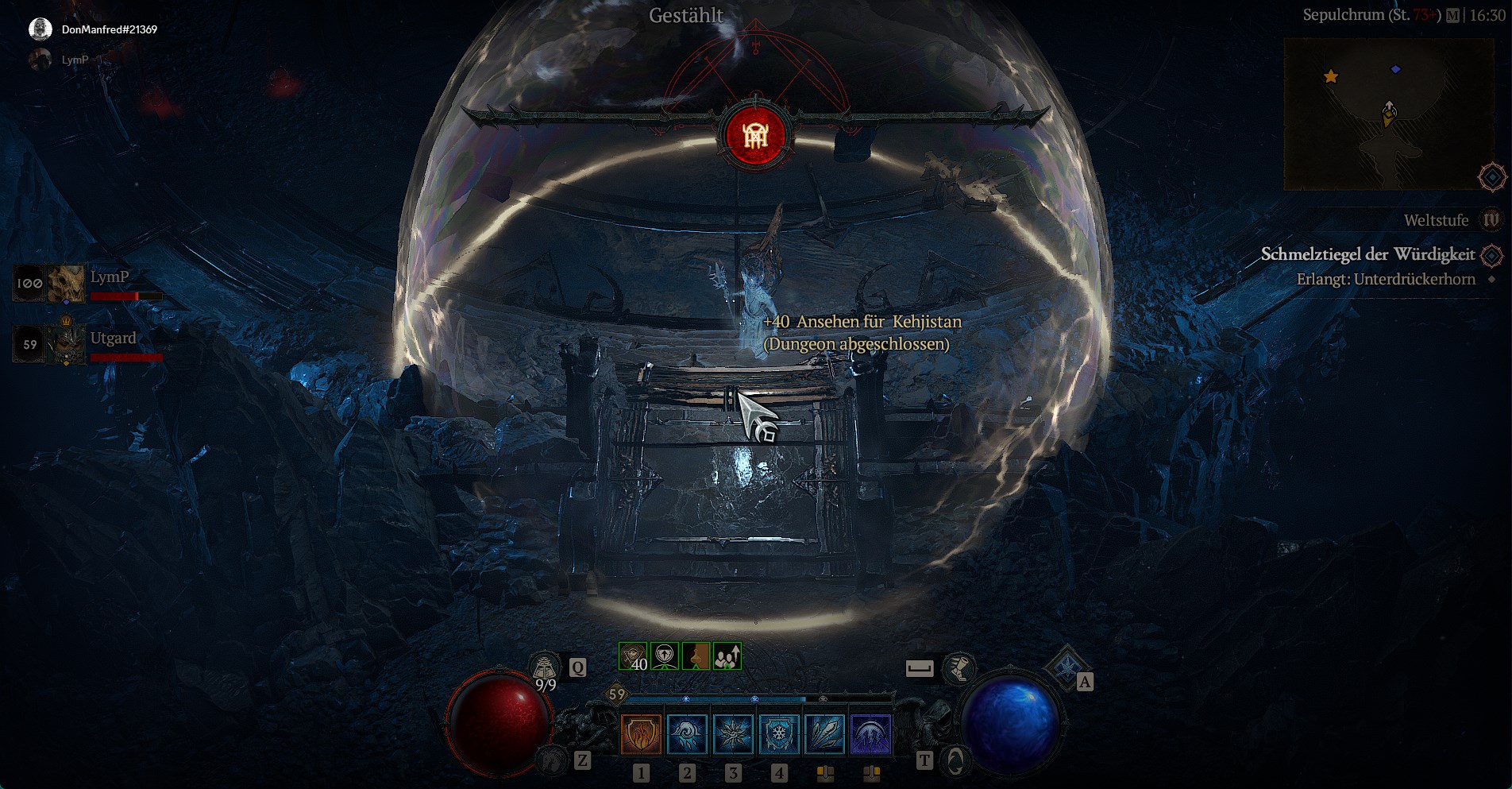
Task: Open the blue diamond ability menu icon
Action: click(1065, 667)
